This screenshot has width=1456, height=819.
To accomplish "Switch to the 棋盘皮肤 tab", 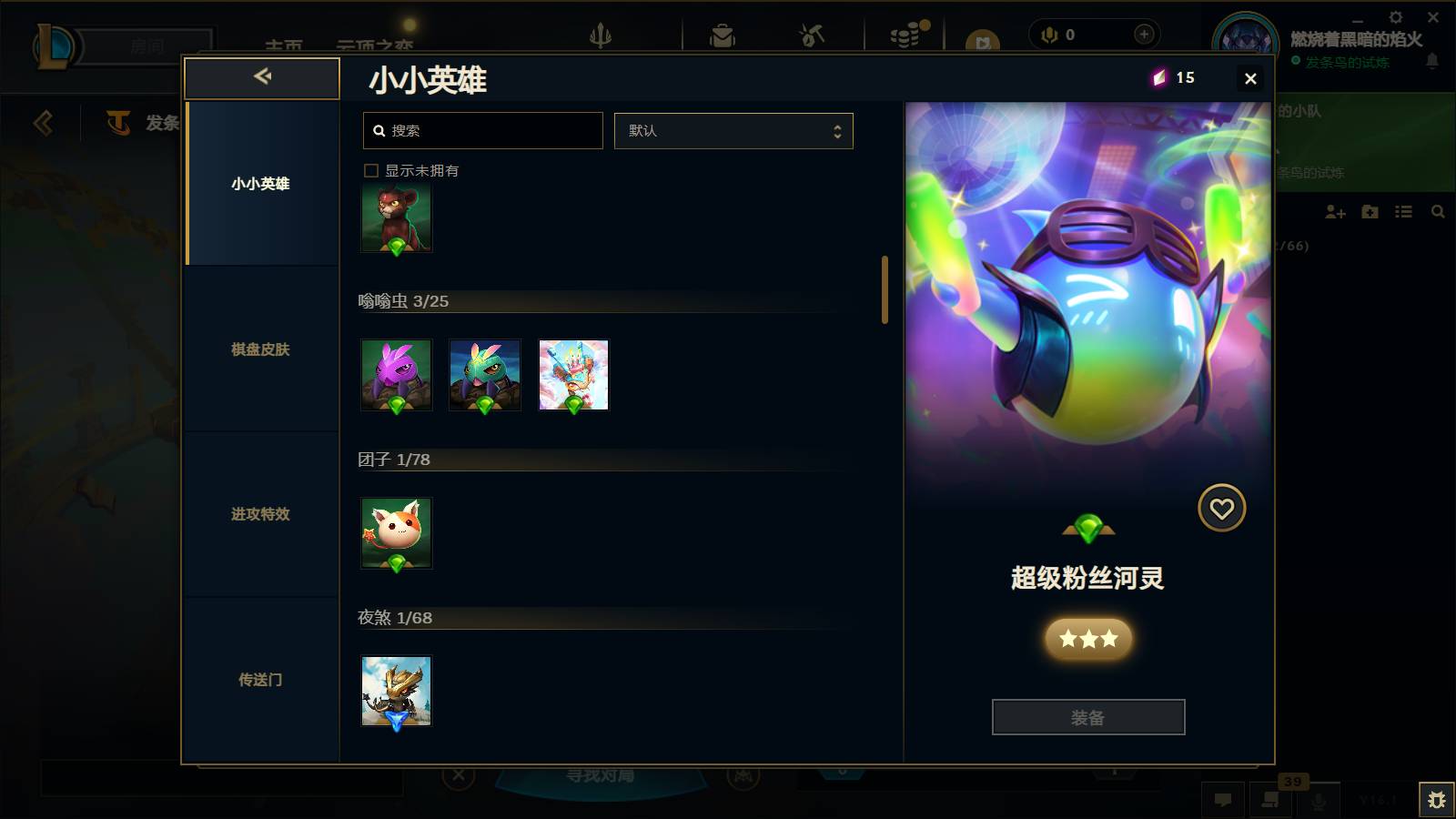I will click(x=261, y=349).
